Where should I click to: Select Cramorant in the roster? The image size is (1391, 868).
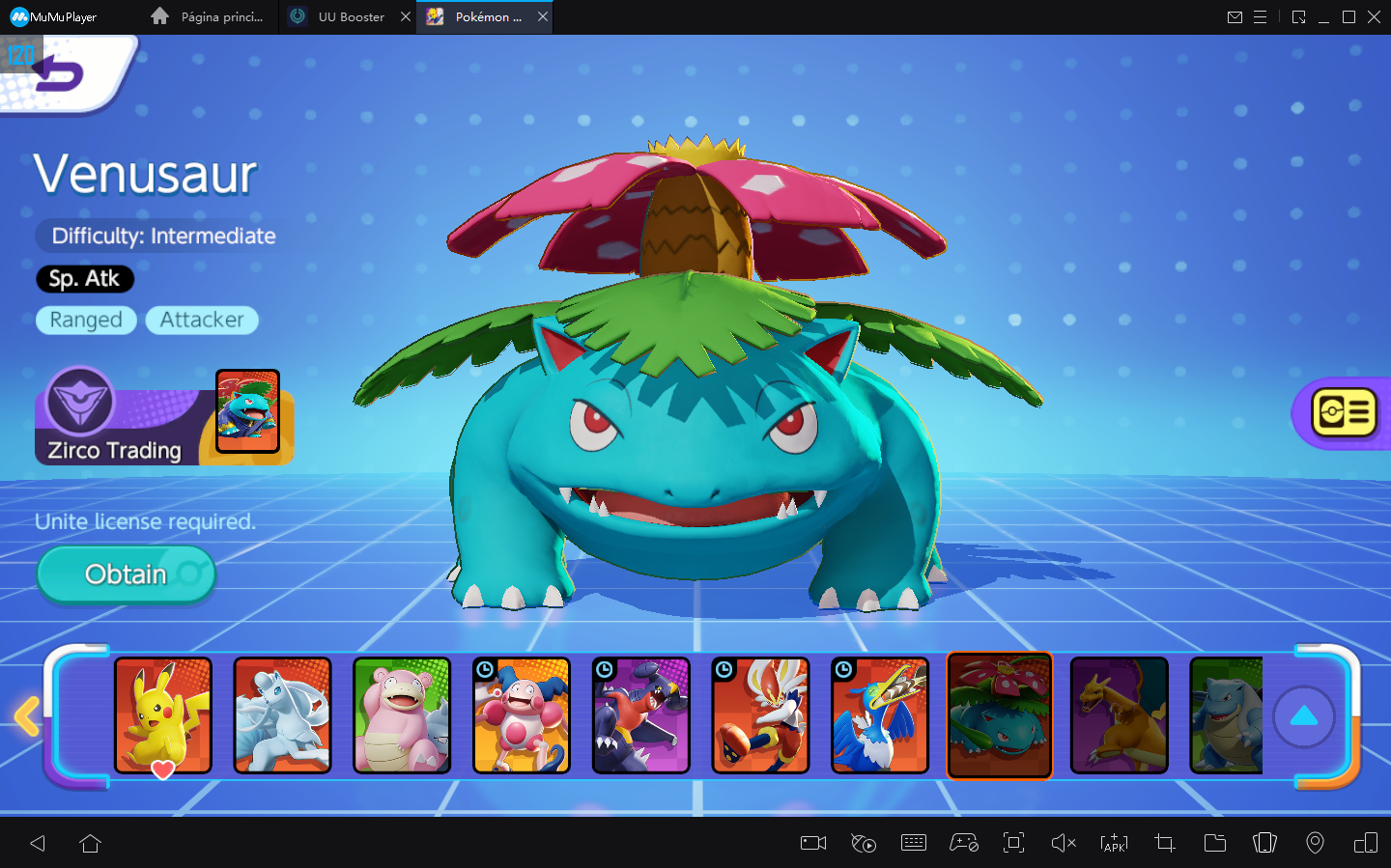click(x=880, y=715)
